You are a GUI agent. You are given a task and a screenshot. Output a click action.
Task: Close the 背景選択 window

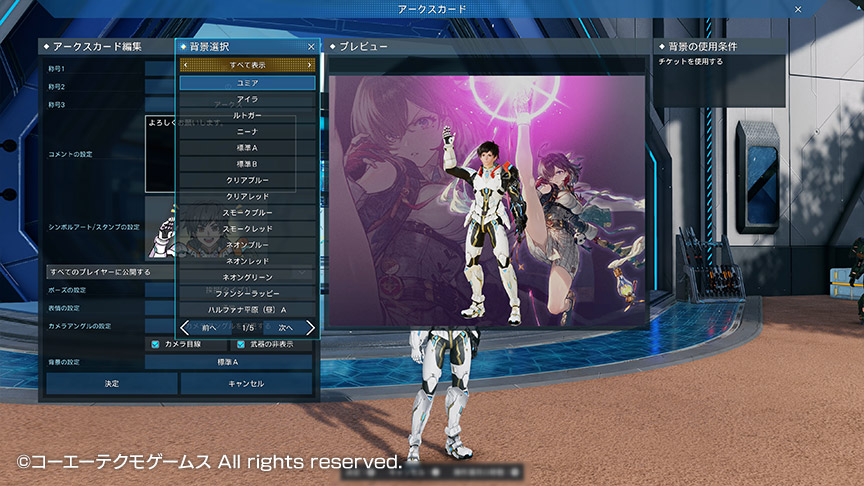(311, 46)
